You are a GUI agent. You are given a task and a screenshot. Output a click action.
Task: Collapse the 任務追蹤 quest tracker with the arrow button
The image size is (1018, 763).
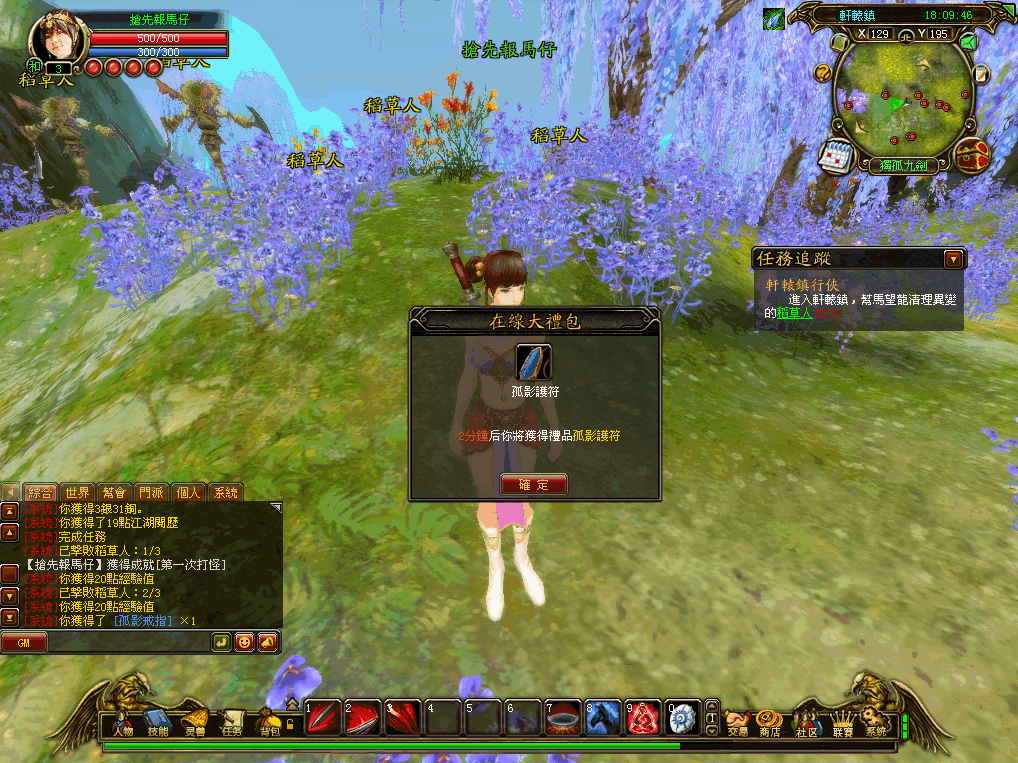pyautogui.click(x=953, y=259)
